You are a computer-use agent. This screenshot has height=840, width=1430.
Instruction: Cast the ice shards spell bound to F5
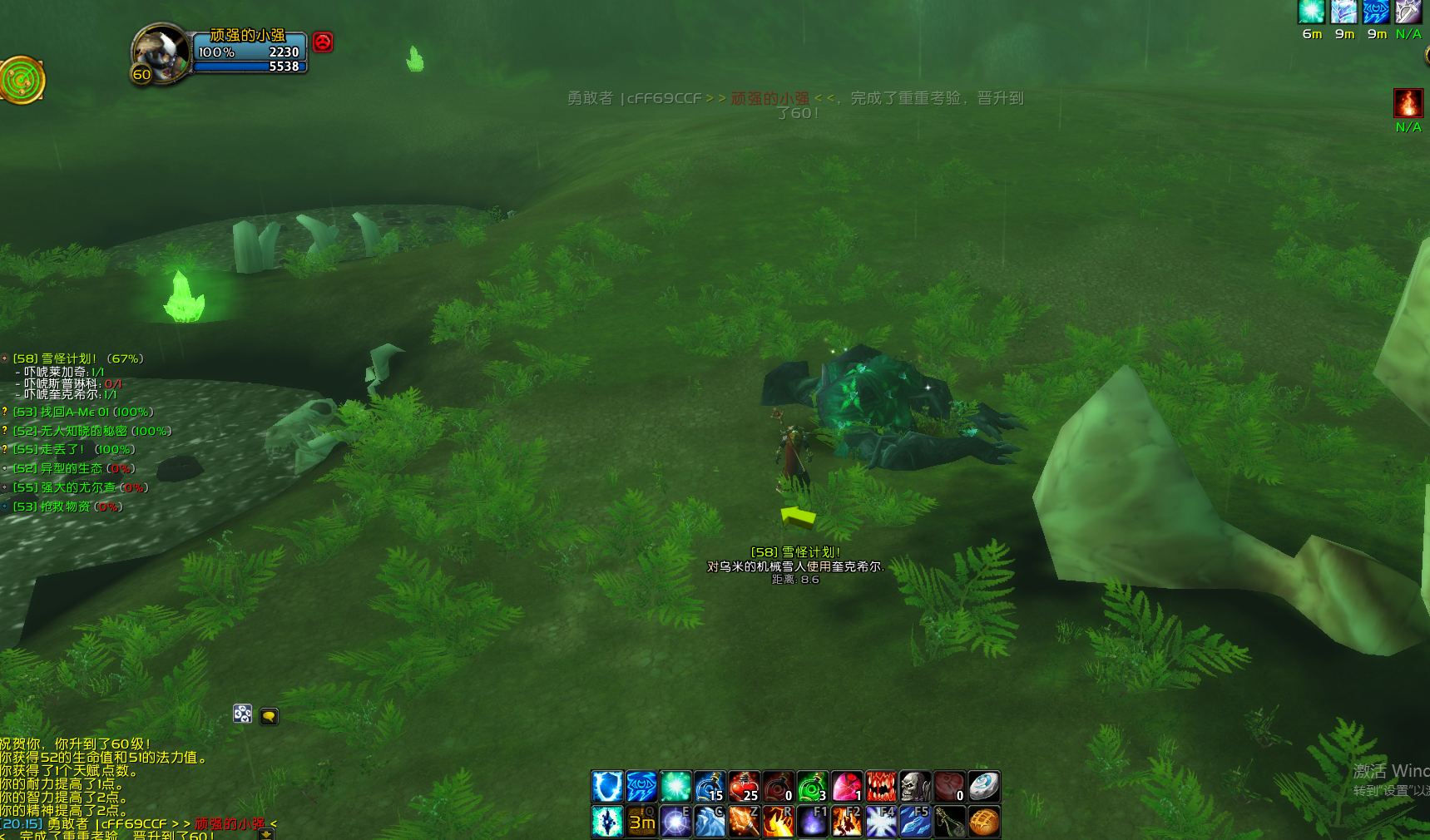click(x=914, y=821)
